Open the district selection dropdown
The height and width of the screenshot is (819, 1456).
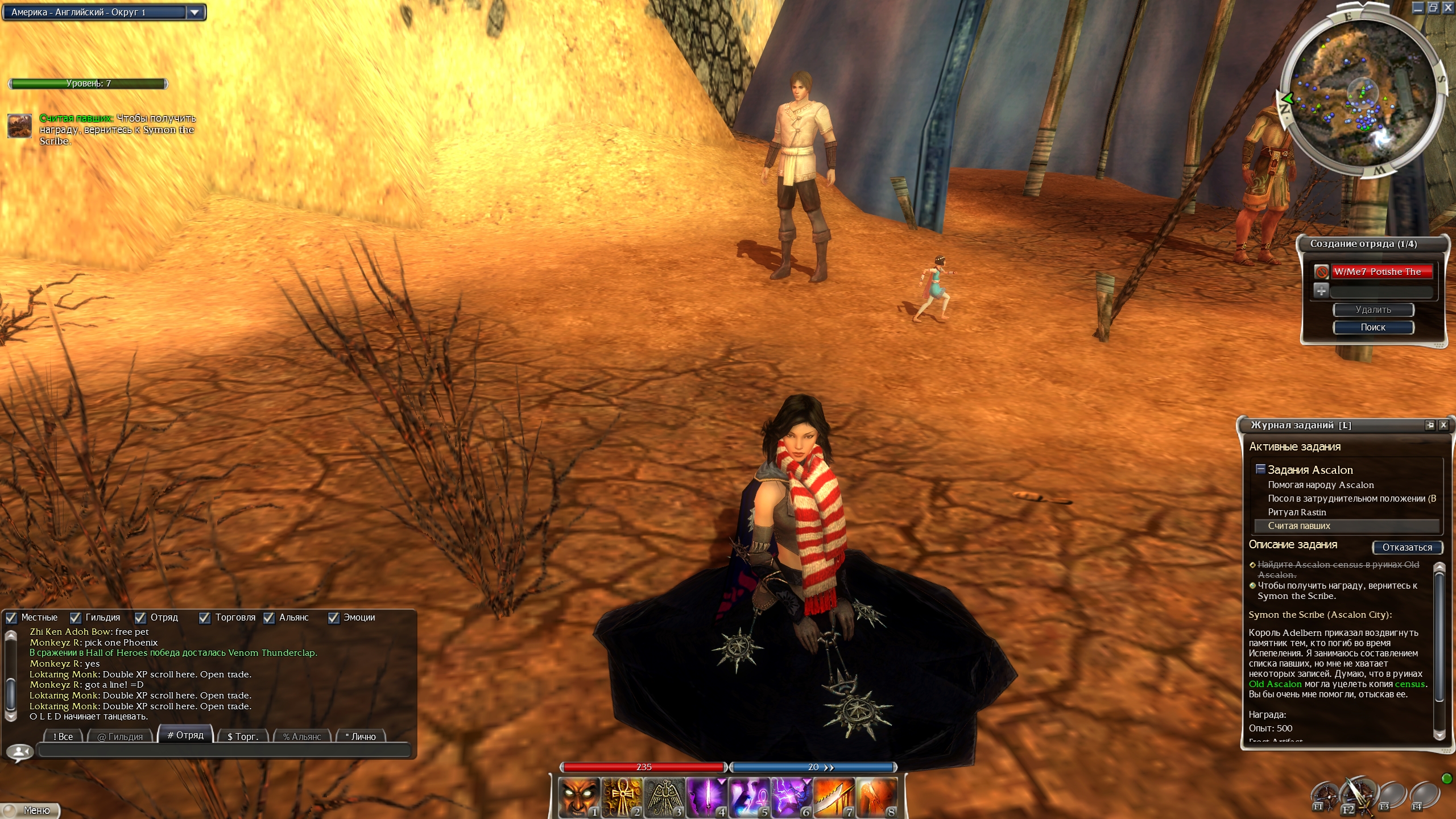pos(195,12)
